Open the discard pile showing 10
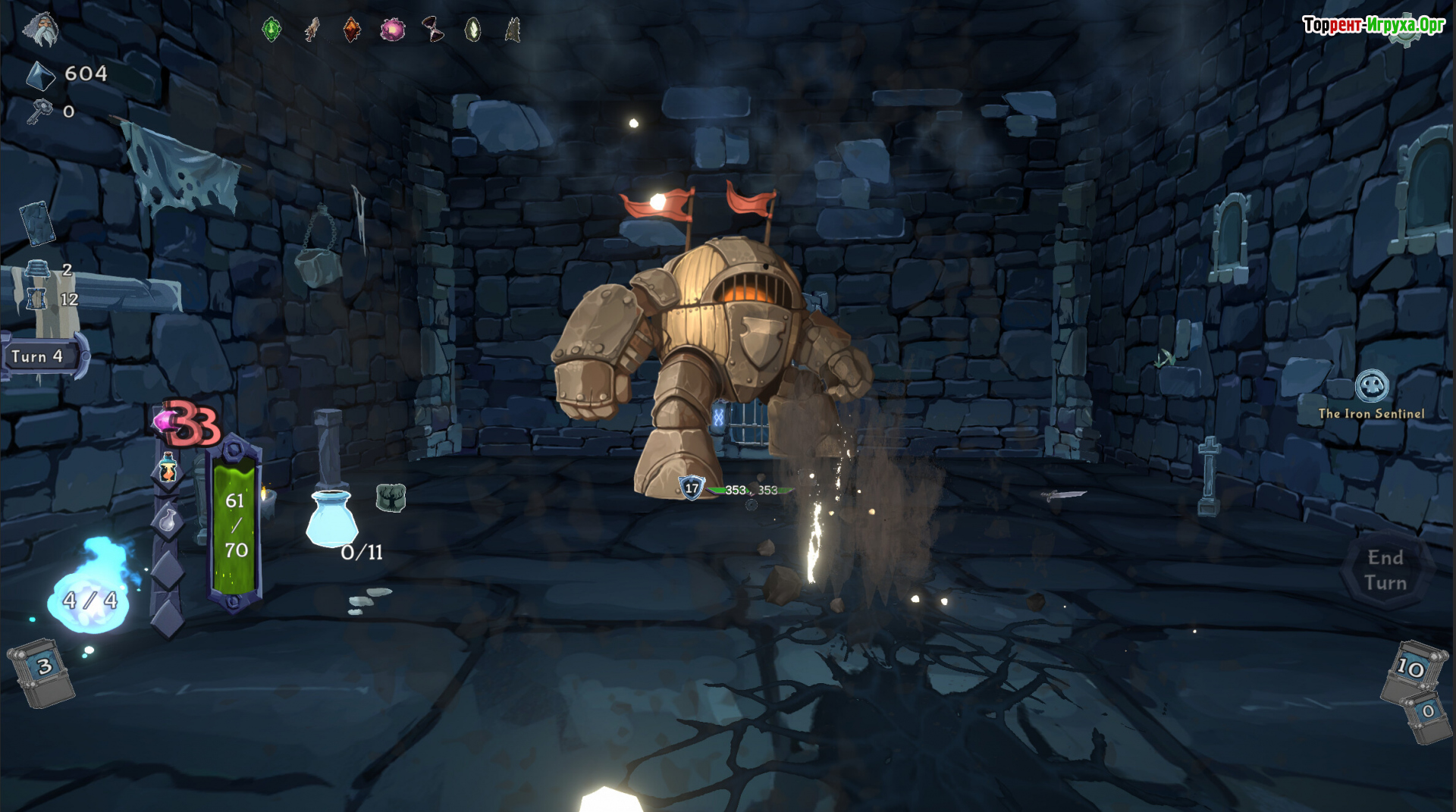The image size is (1456, 812). tap(1411, 670)
